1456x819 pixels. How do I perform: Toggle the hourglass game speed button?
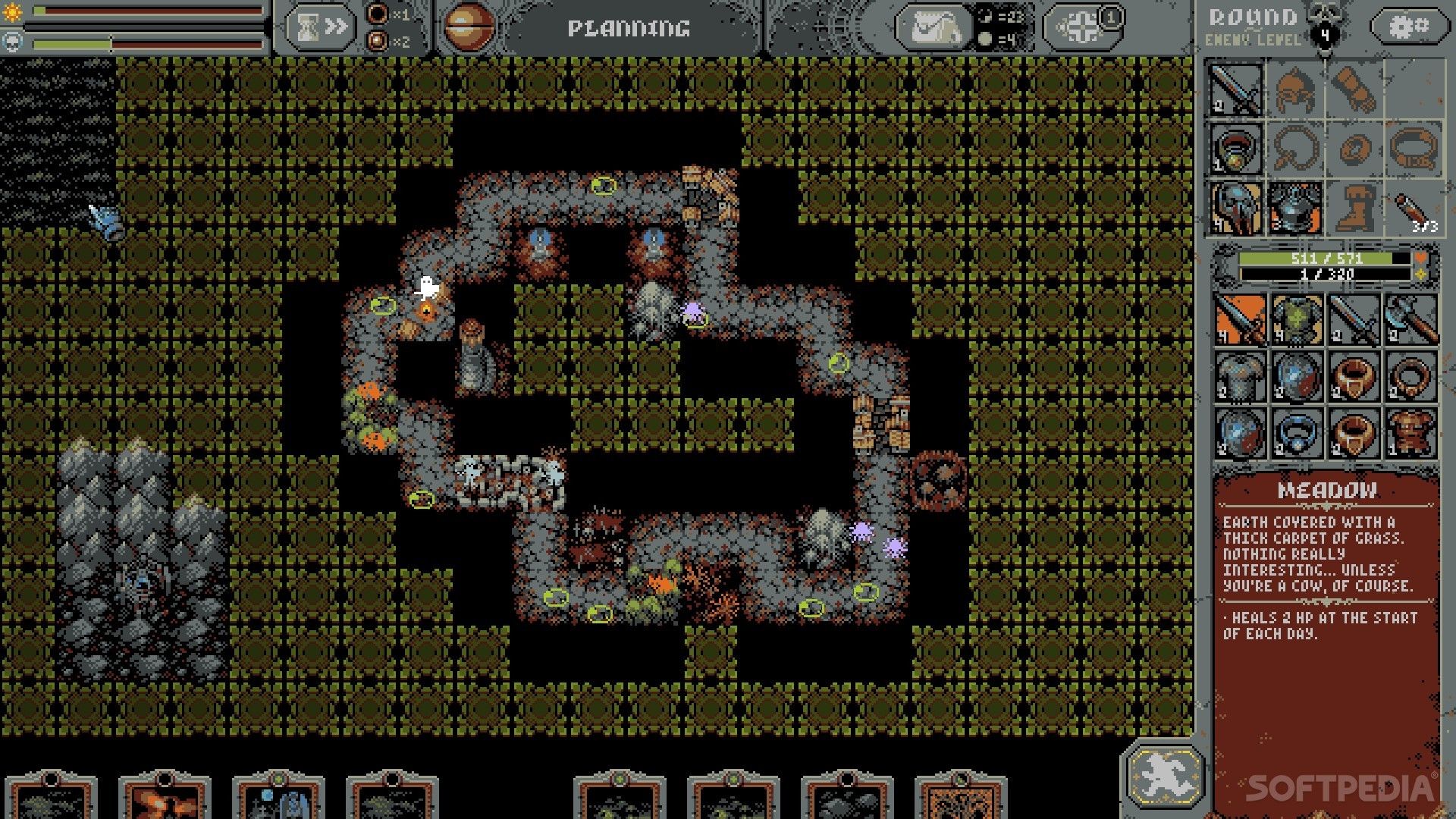pyautogui.click(x=321, y=28)
